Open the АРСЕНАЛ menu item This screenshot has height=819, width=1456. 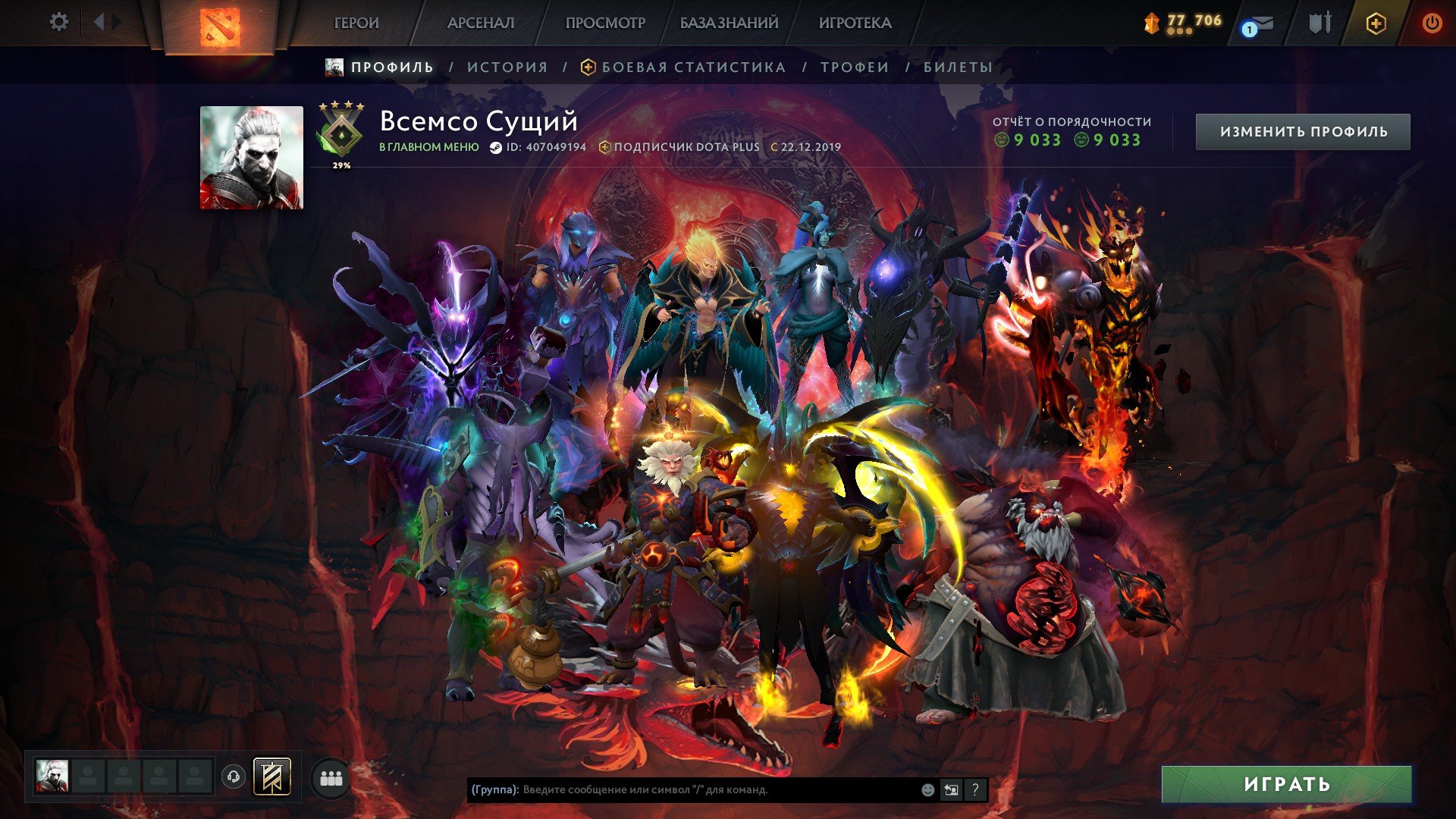pyautogui.click(x=481, y=23)
